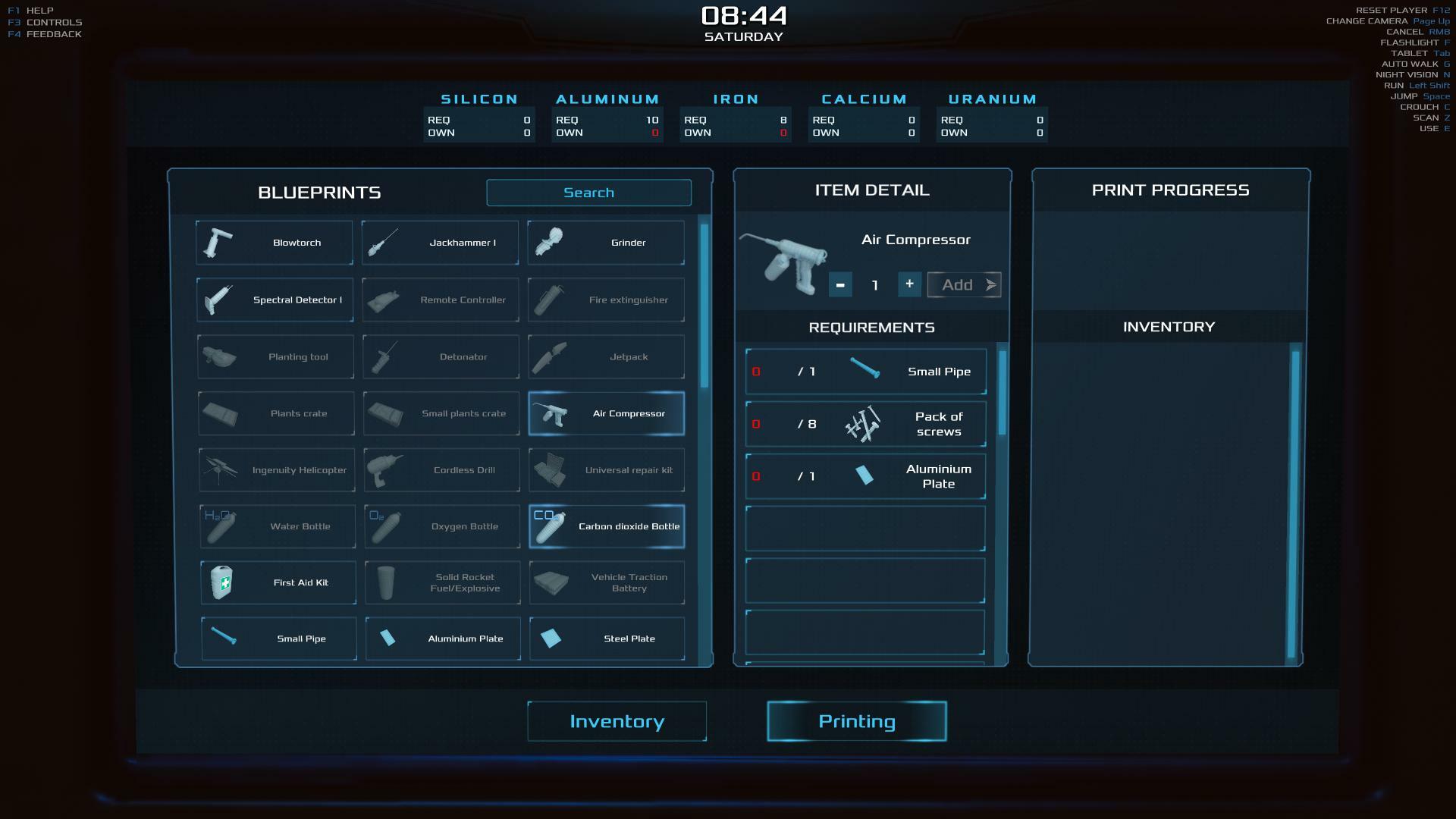Click the blueprint Search field
The width and height of the screenshot is (1456, 819).
tap(588, 193)
